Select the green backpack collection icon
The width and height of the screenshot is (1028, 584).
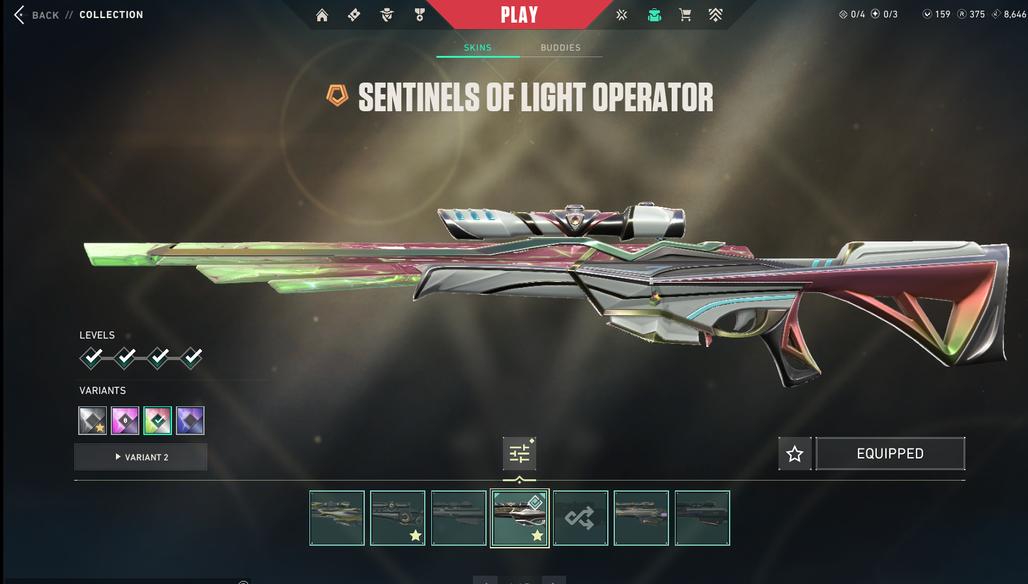654,15
